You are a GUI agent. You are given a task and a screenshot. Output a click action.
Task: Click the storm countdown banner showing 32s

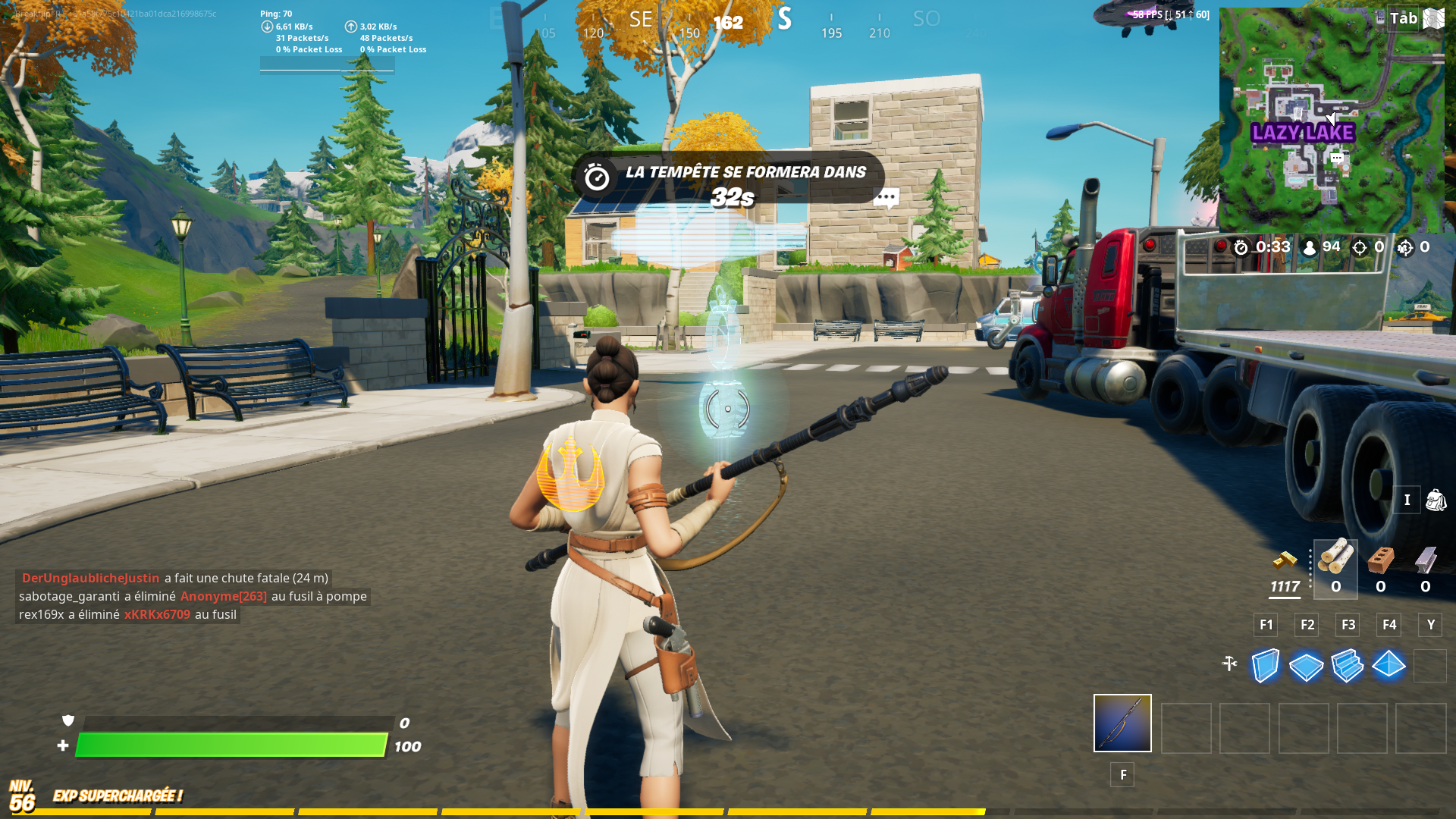(726, 182)
